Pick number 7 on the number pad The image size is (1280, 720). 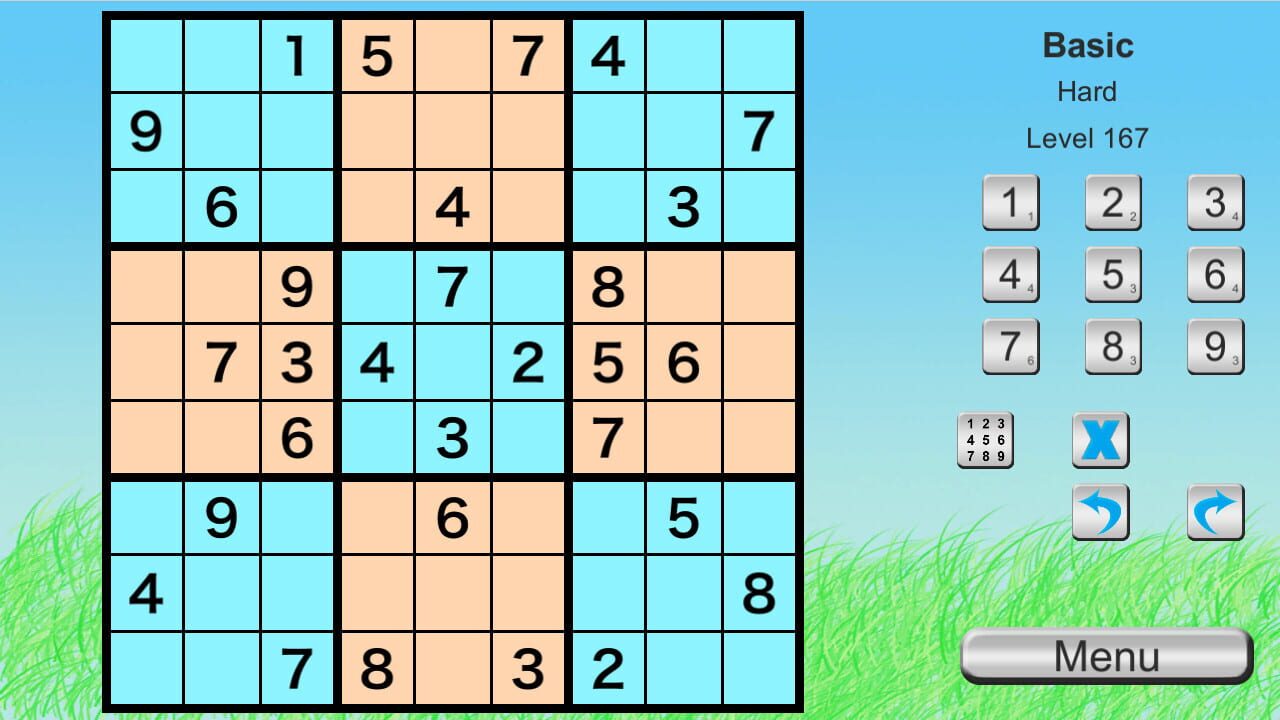pyautogui.click(x=1010, y=345)
